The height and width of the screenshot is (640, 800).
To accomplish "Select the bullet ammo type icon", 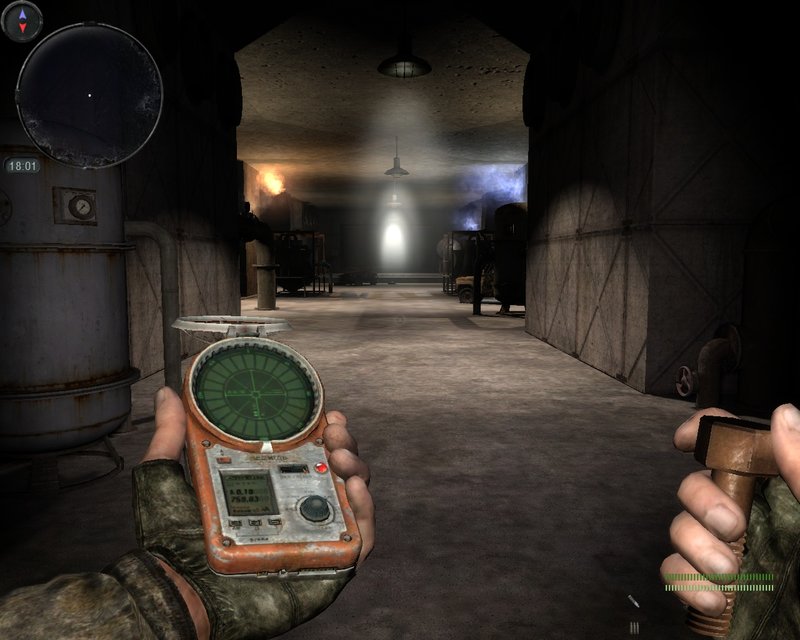I will [634, 603].
